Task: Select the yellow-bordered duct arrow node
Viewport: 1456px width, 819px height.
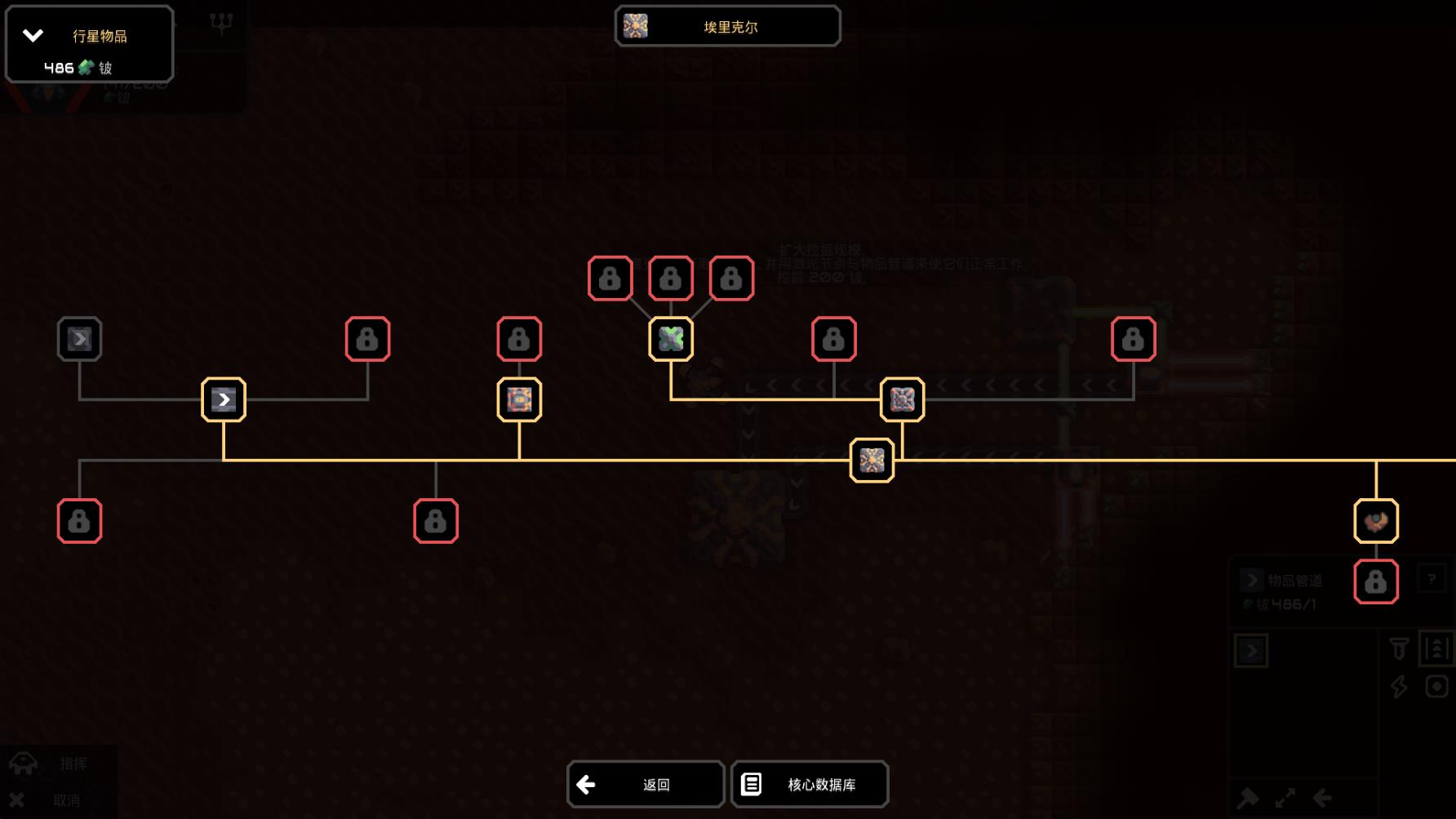Action: pos(224,399)
